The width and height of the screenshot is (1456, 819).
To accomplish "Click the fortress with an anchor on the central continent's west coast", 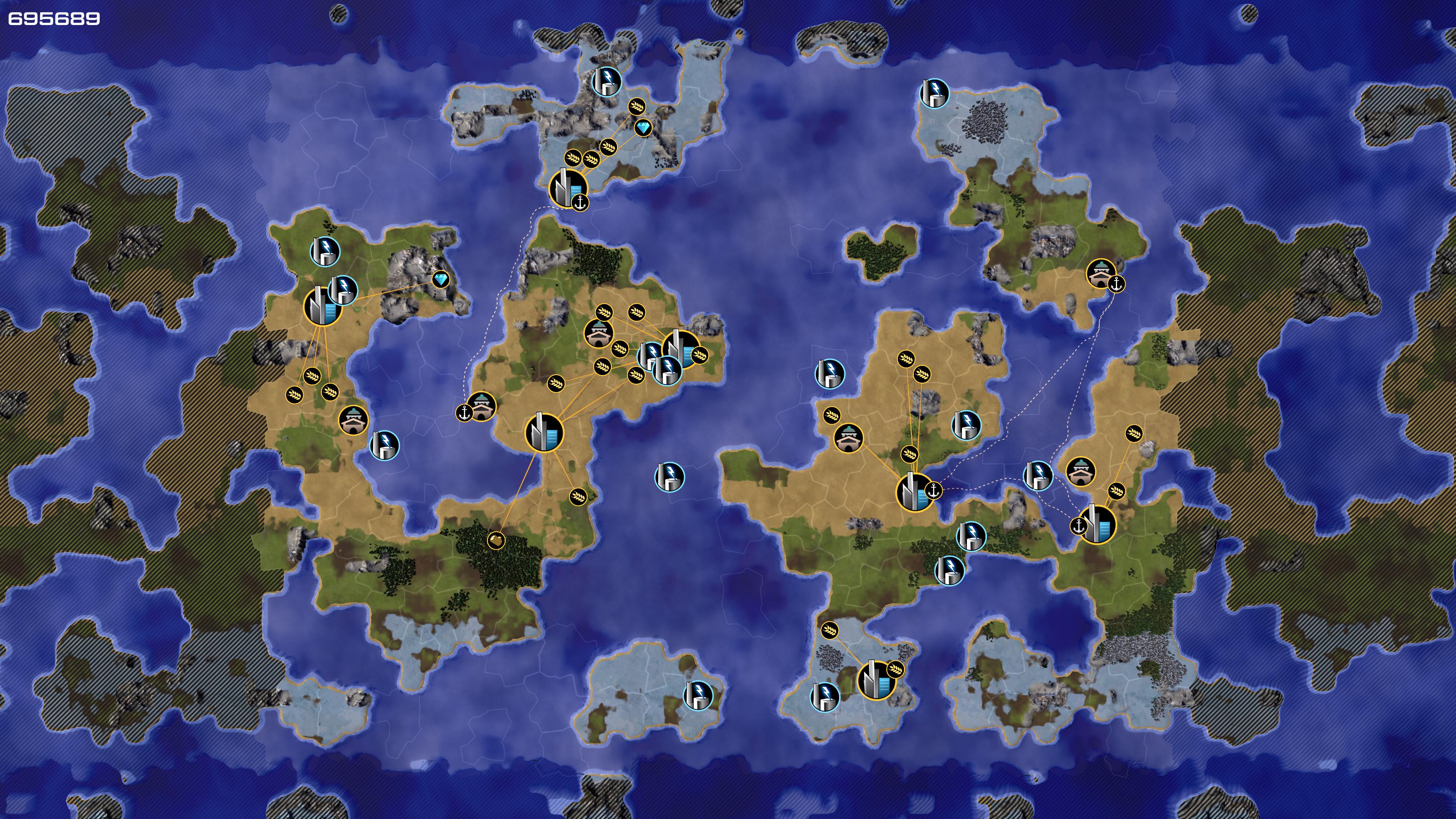I will 481,406.
